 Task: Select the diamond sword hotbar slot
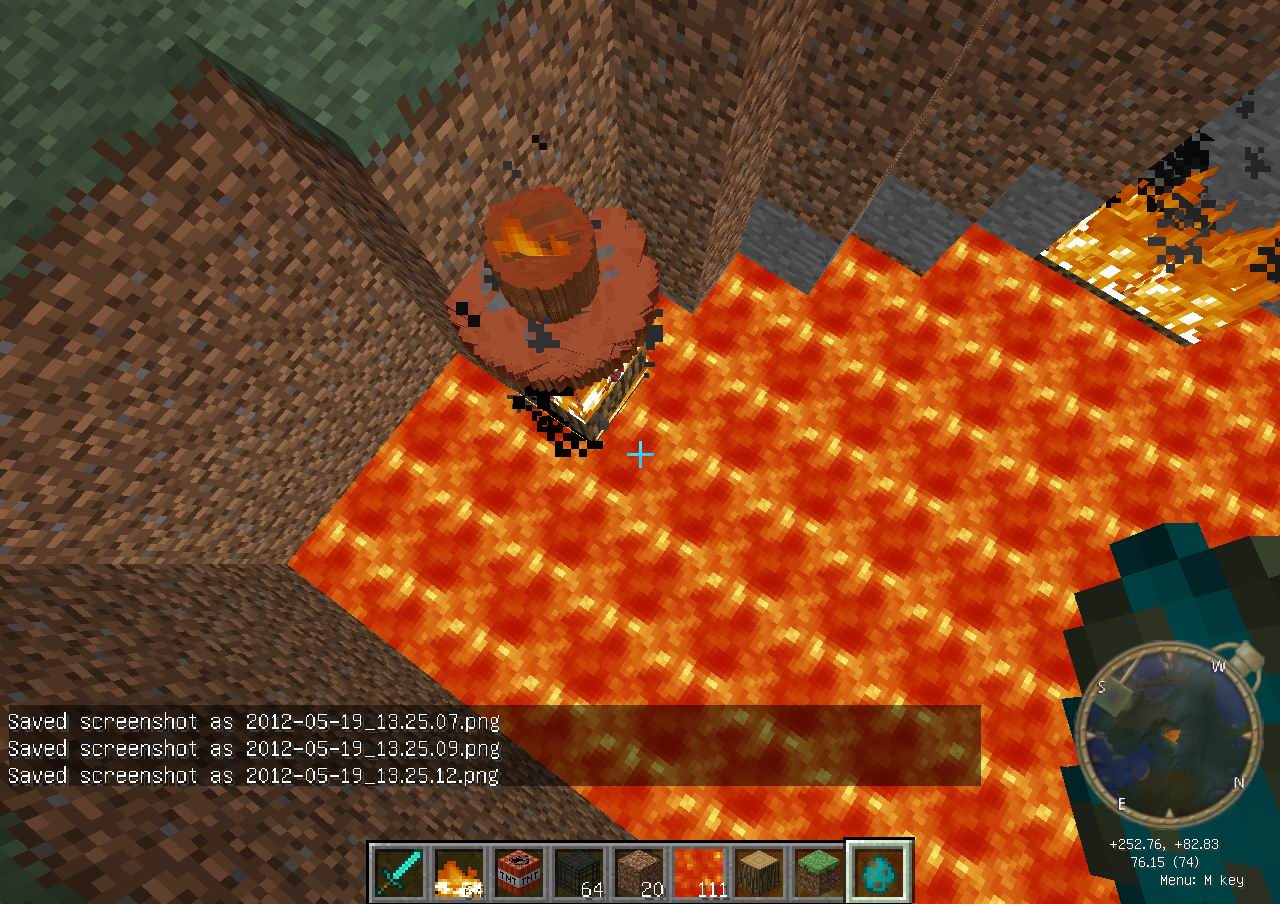(399, 872)
